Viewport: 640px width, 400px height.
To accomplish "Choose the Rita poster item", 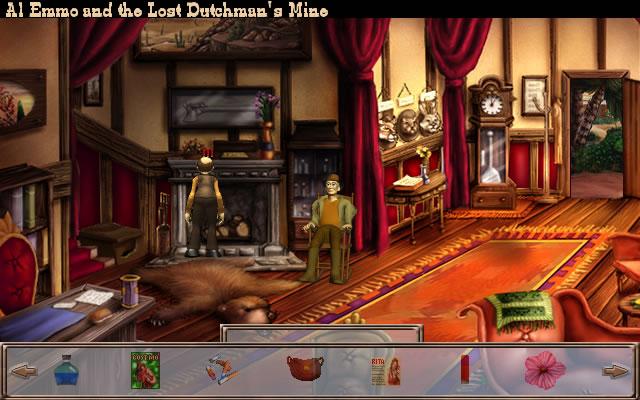I will [x=385, y=371].
